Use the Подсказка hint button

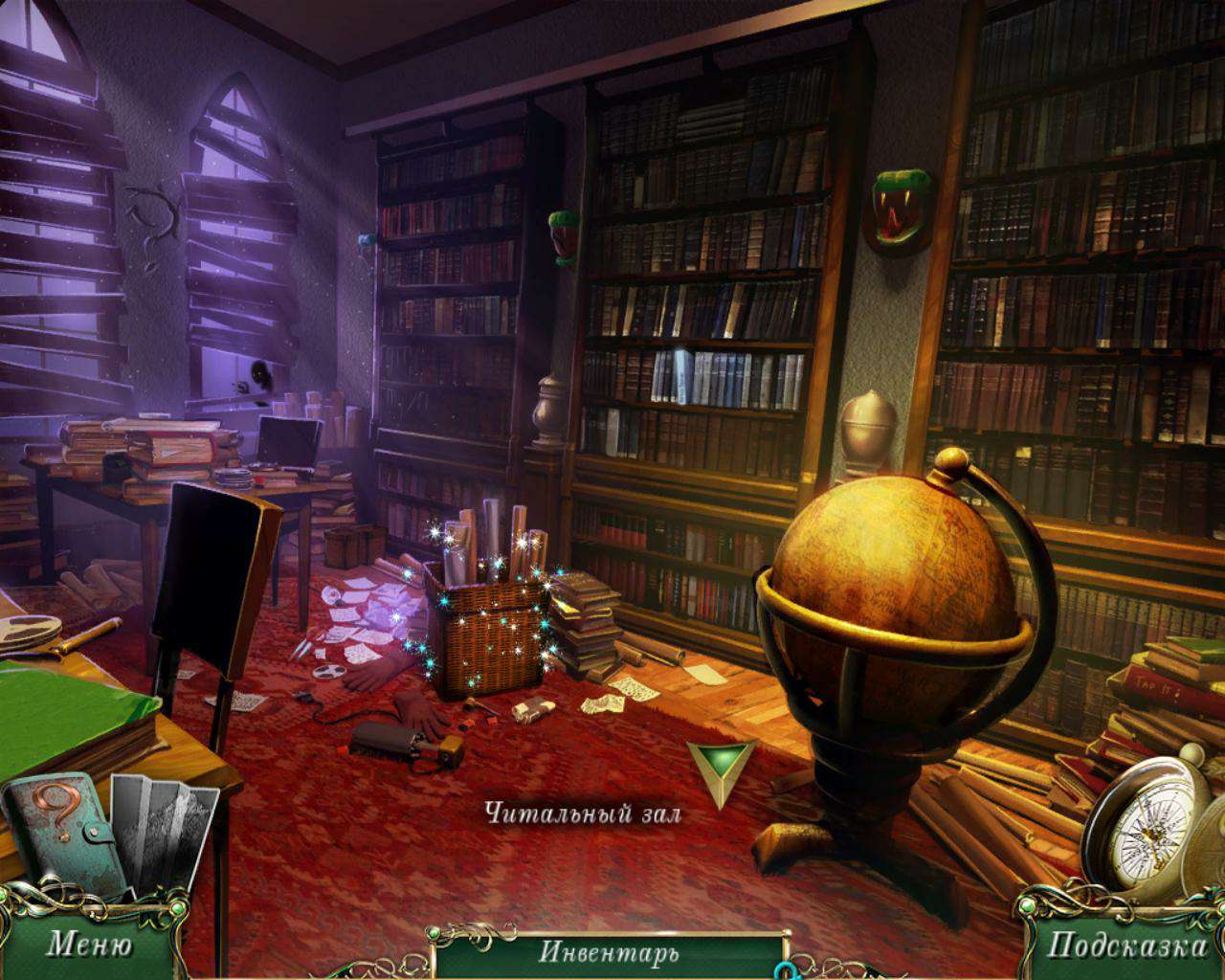1126,946
